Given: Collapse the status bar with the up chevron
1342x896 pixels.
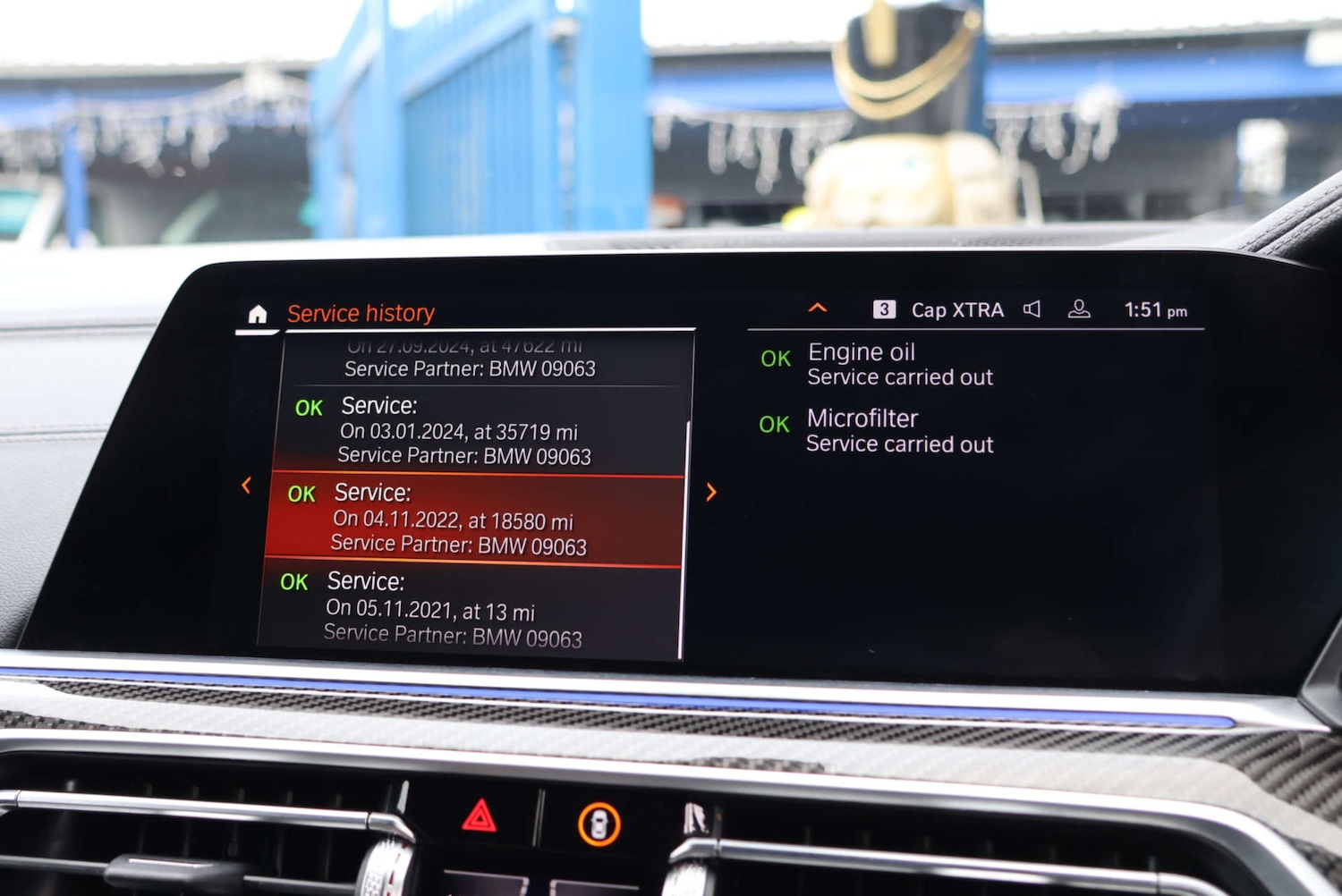Looking at the screenshot, I should (x=817, y=307).
